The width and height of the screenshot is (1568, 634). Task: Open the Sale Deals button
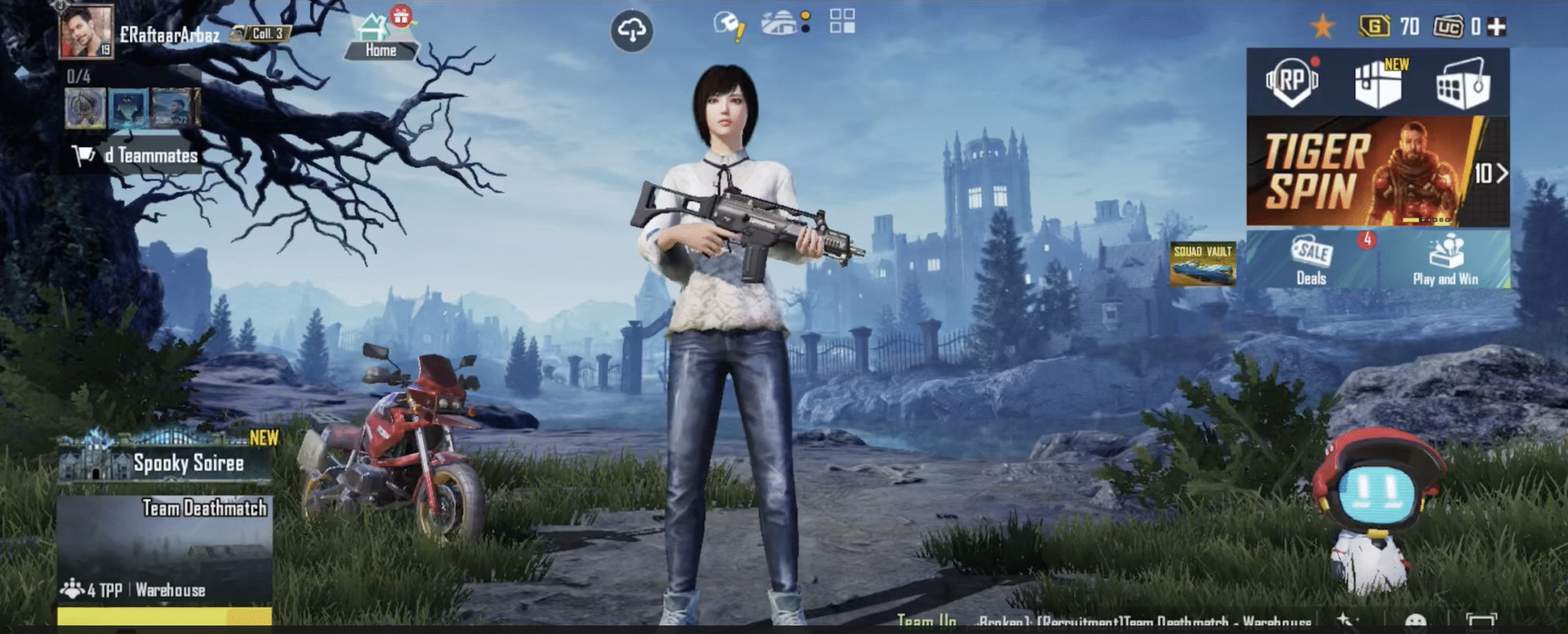tap(1311, 261)
